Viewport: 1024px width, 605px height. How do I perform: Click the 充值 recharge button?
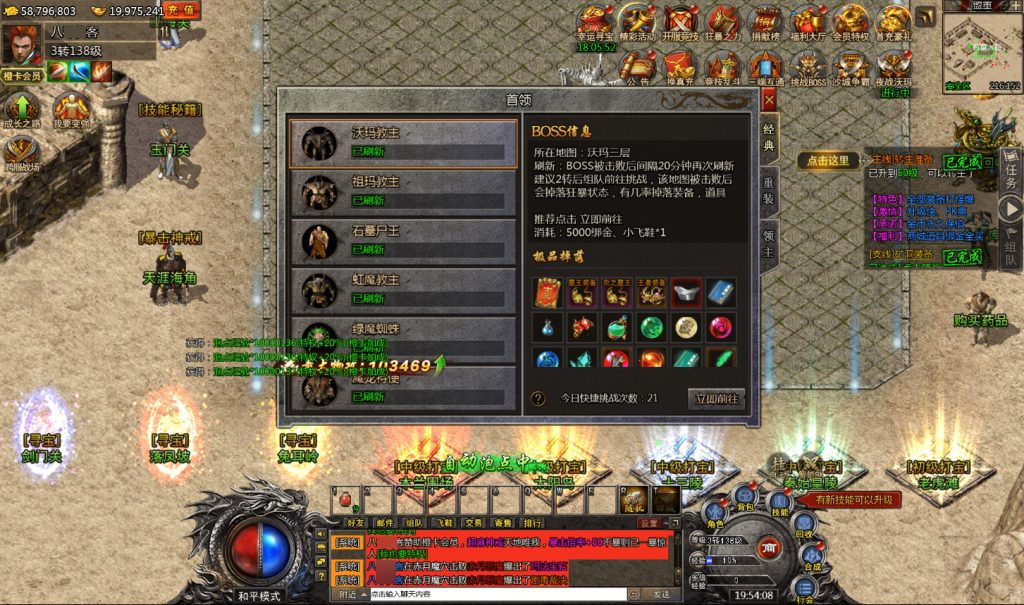coord(181,10)
